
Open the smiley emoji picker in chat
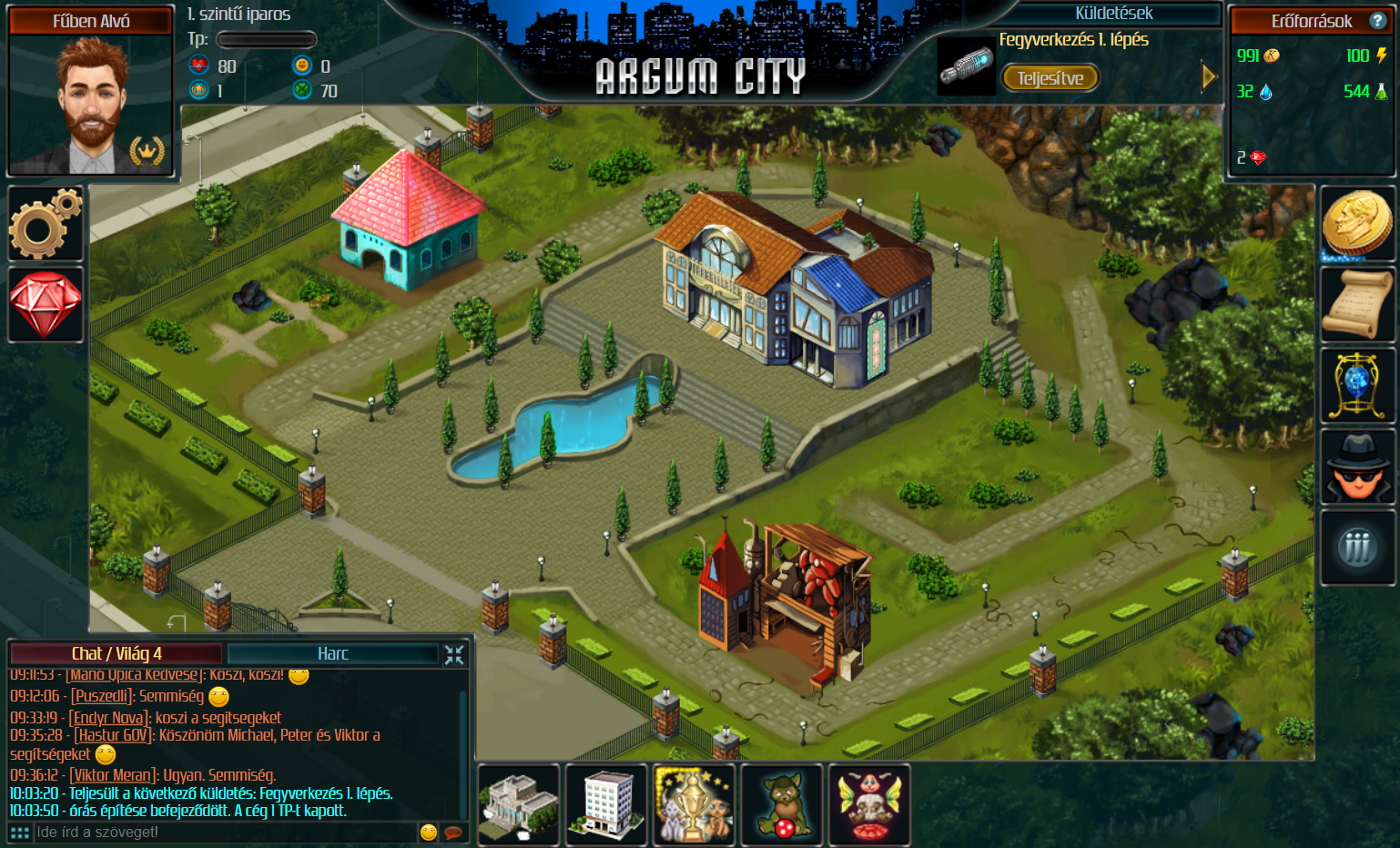click(x=427, y=831)
